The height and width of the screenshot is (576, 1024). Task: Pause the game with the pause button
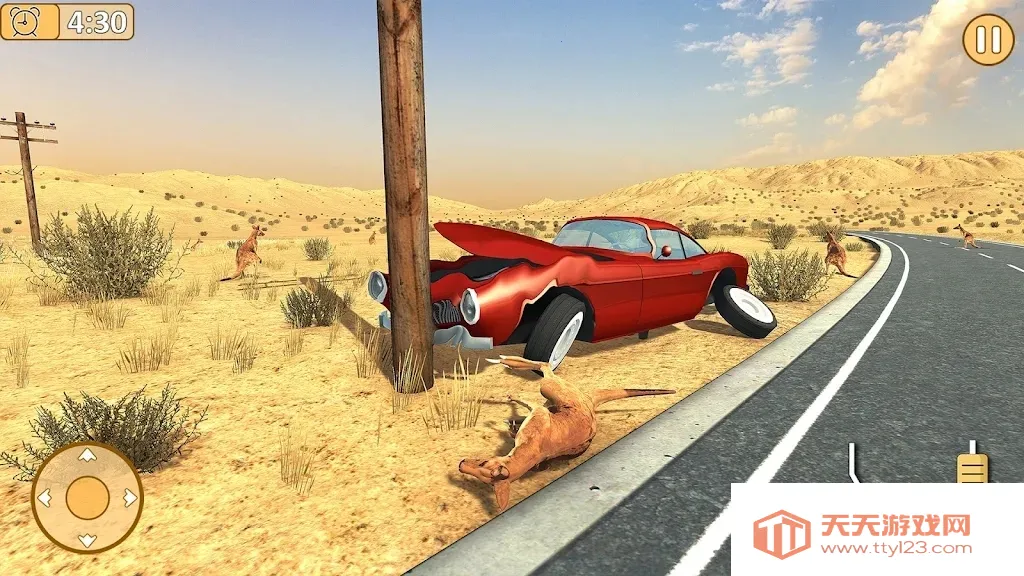click(988, 40)
